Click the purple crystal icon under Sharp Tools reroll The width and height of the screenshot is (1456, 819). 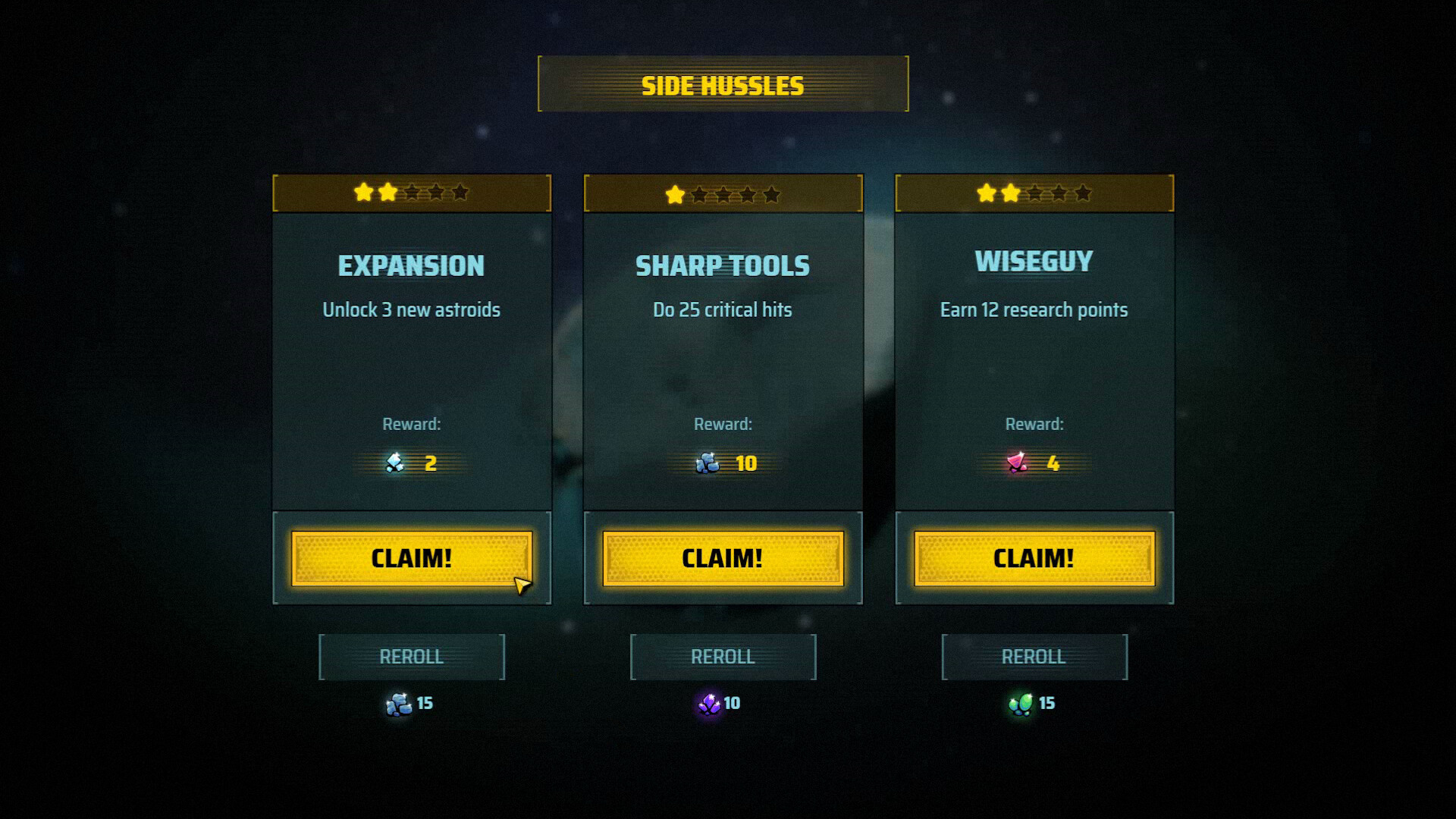pyautogui.click(x=708, y=703)
